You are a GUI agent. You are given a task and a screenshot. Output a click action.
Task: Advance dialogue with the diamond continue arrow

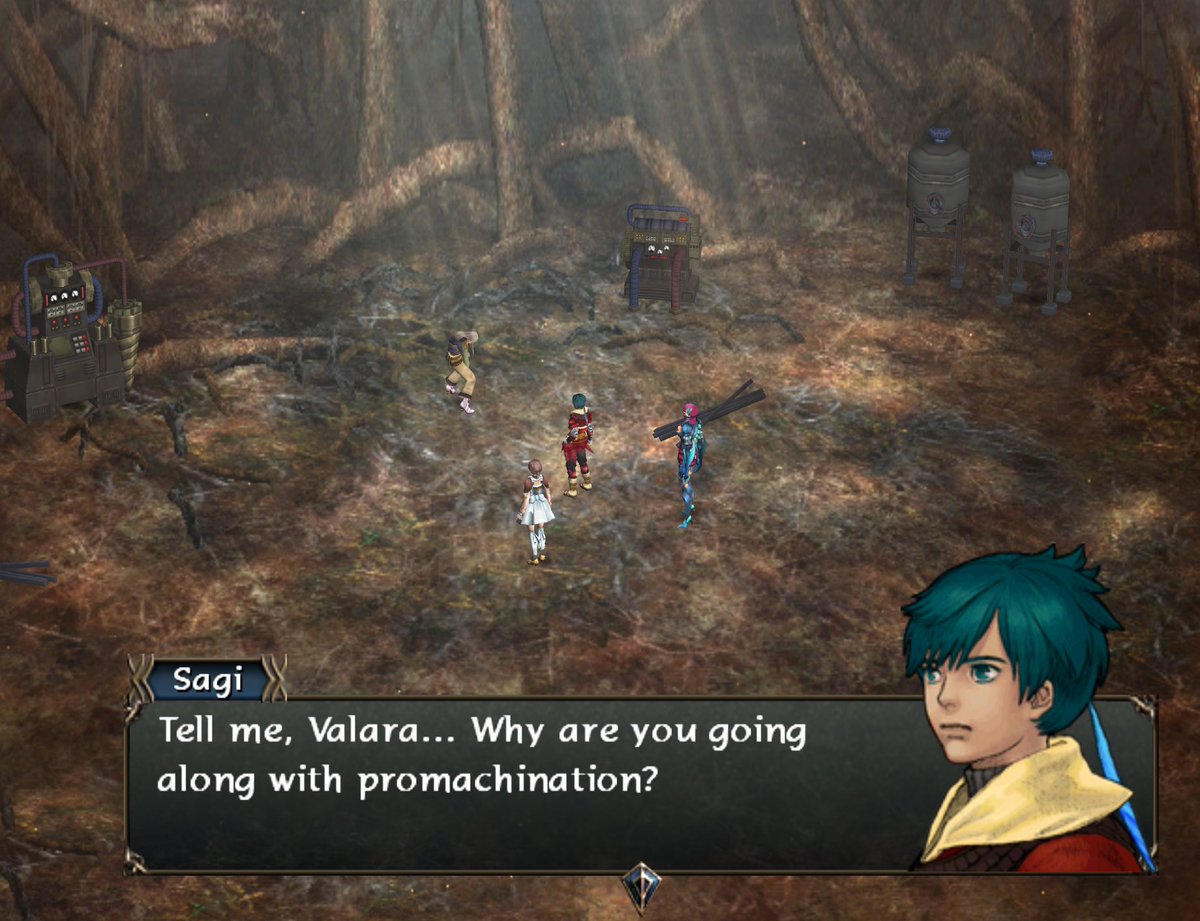coord(640,885)
